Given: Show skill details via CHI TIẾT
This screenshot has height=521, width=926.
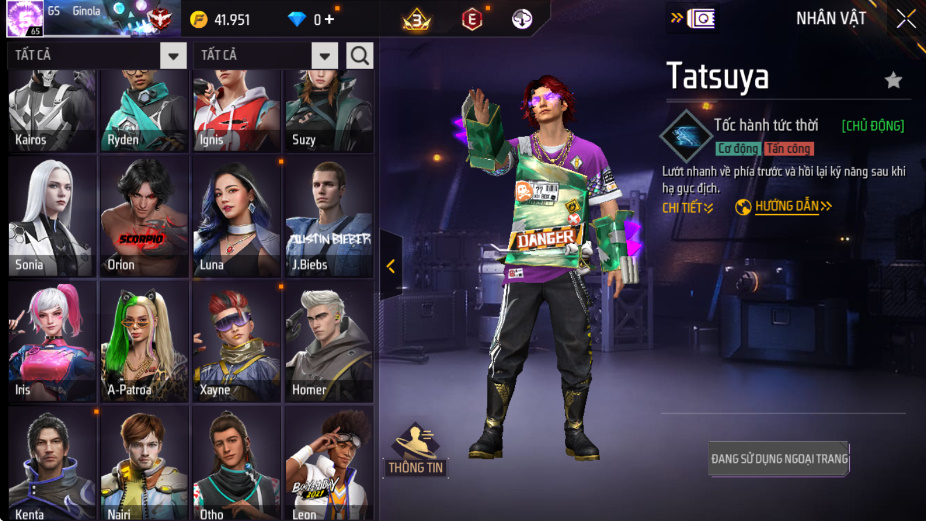Looking at the screenshot, I should coord(688,207).
